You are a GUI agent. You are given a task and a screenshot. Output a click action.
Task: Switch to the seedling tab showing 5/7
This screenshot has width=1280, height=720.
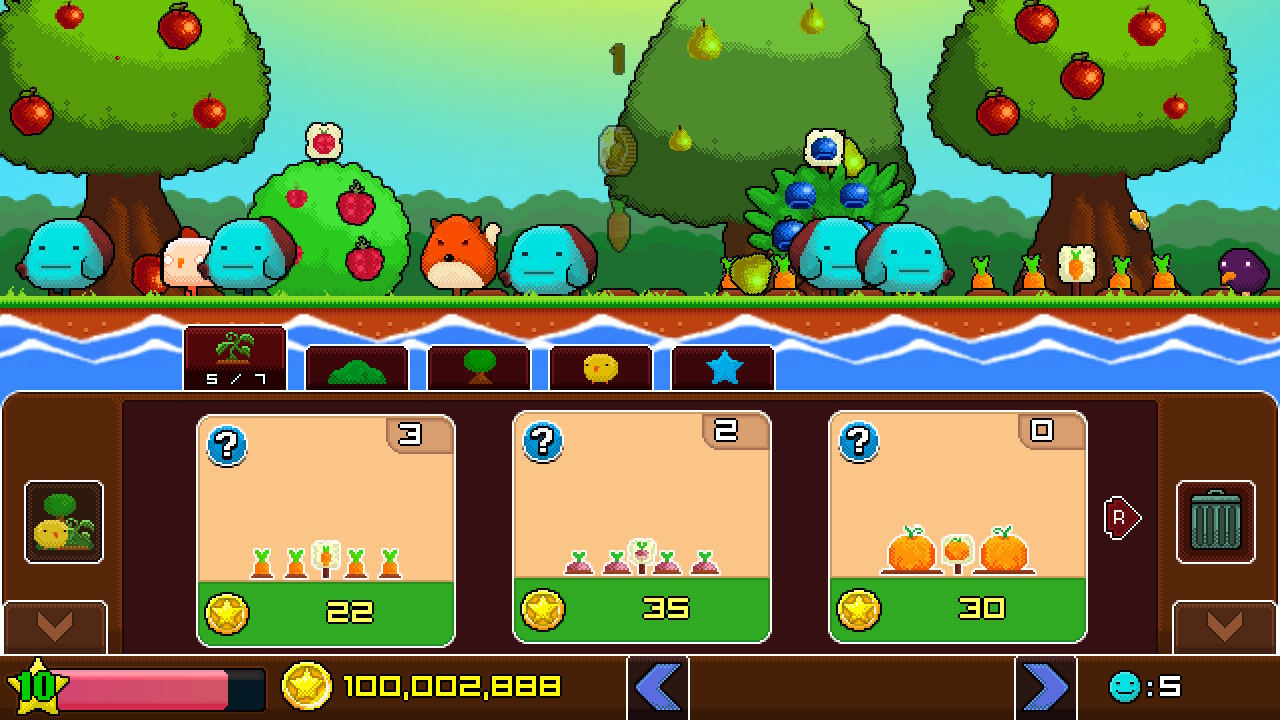(236, 357)
